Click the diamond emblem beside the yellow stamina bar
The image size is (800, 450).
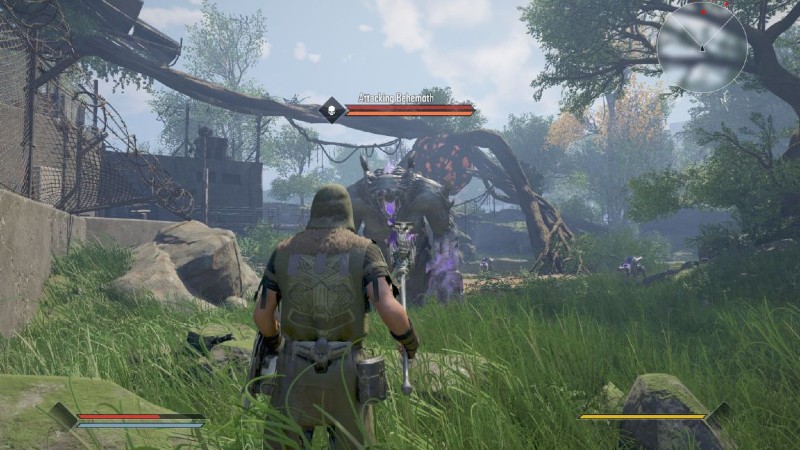[716, 416]
